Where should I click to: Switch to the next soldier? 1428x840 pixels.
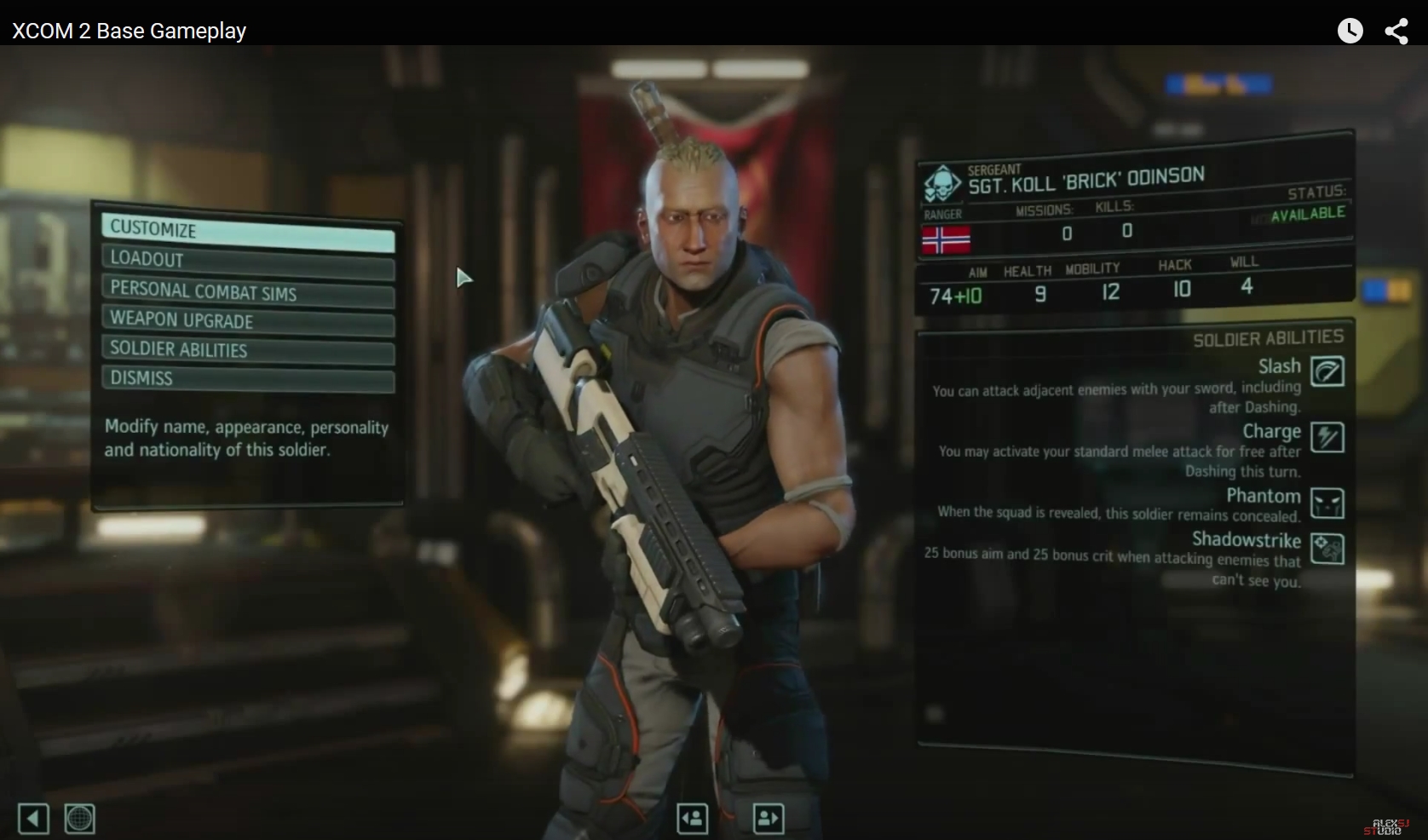(x=769, y=819)
